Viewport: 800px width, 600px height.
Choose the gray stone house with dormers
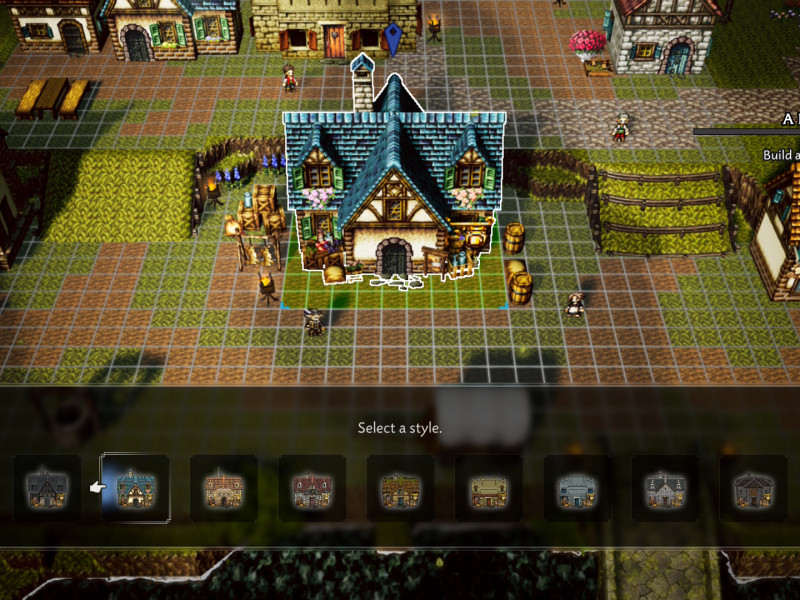[665, 488]
